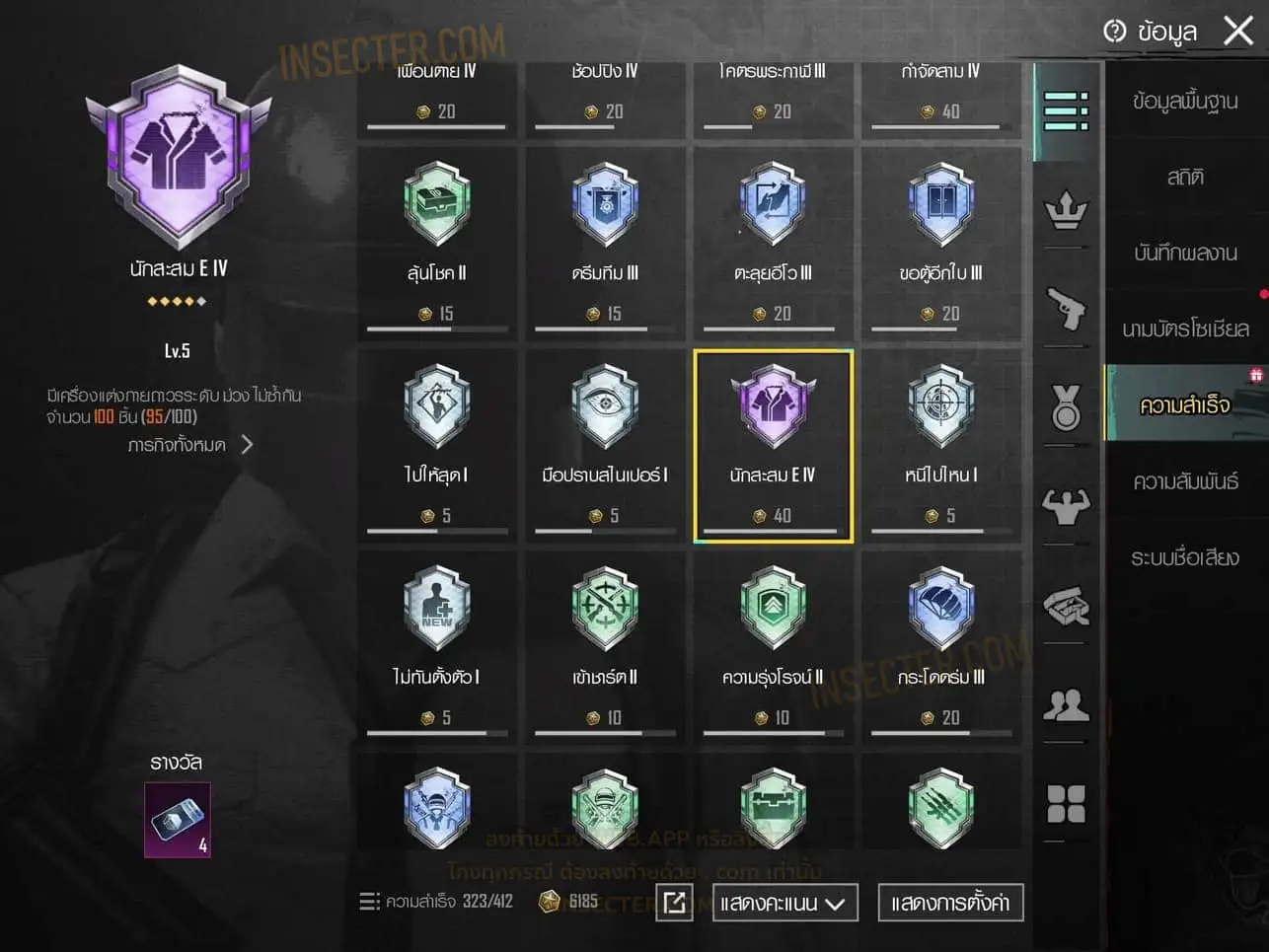Choose the ลุ้นโชค II achievement badge
Screen dimensions: 1269x952
click(437, 242)
